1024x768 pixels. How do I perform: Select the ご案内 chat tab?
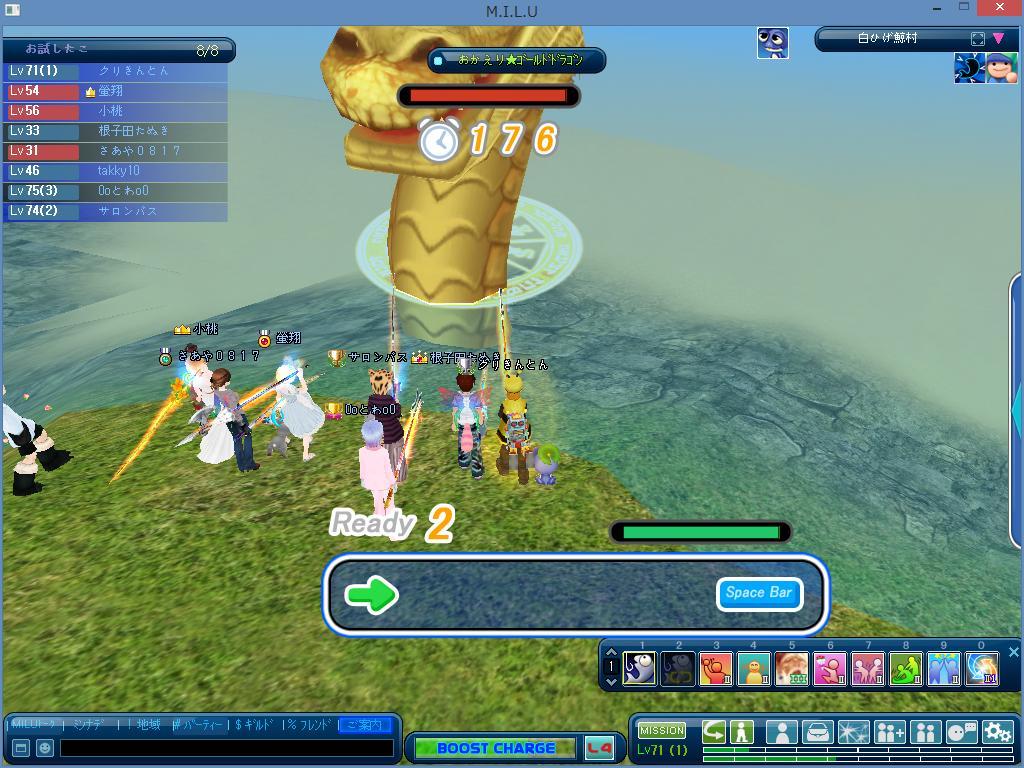tap(364, 724)
